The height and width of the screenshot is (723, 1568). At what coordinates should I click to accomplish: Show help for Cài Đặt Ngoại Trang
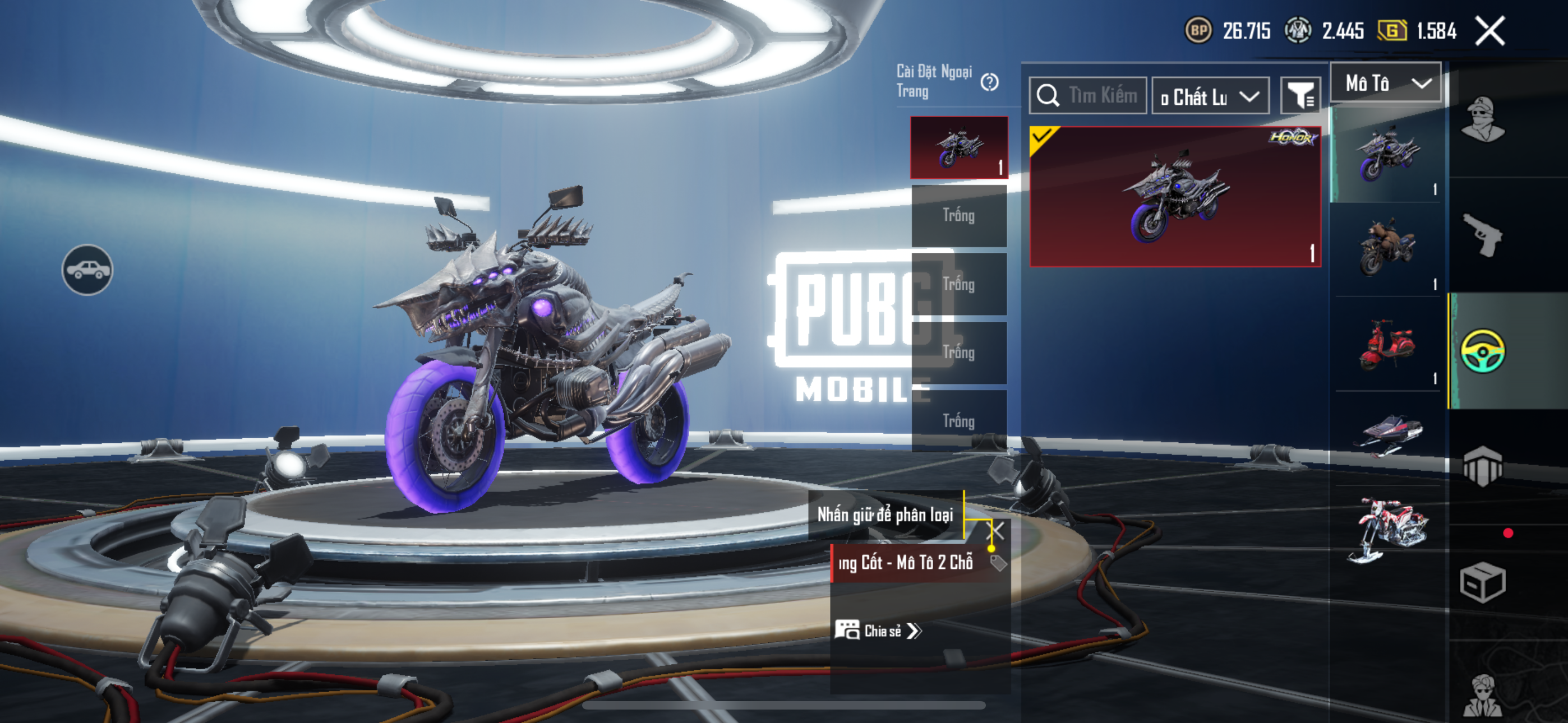pyautogui.click(x=990, y=82)
